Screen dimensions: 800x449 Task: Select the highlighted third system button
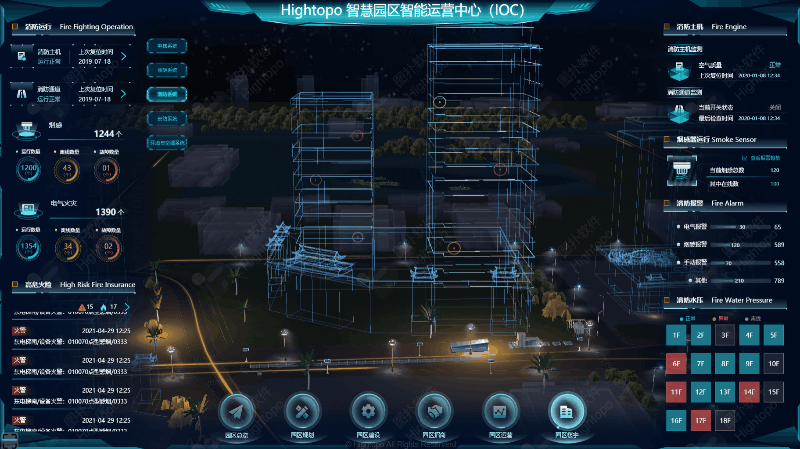tap(167, 94)
